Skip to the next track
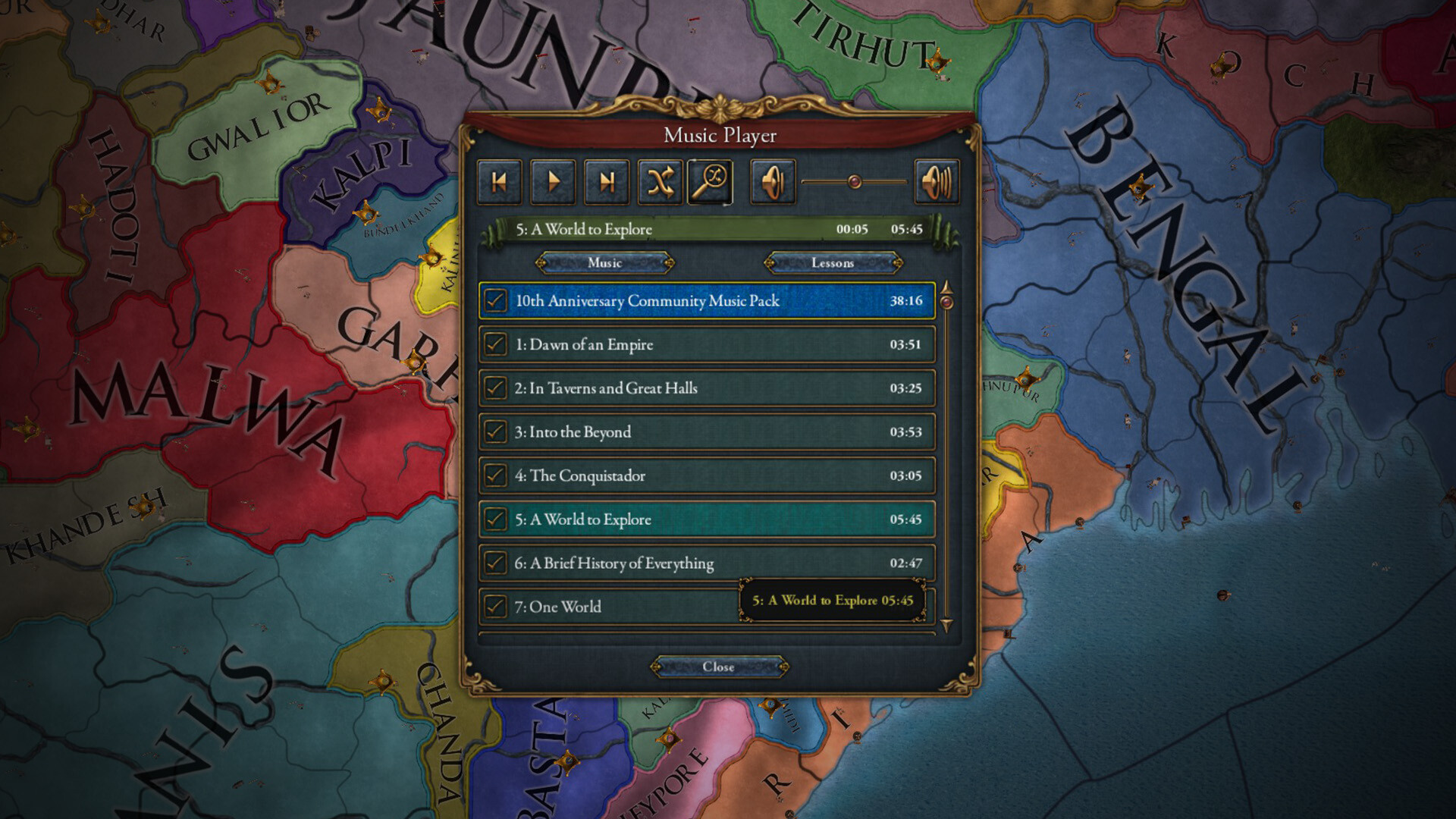Image resolution: width=1456 pixels, height=819 pixels. coord(607,181)
